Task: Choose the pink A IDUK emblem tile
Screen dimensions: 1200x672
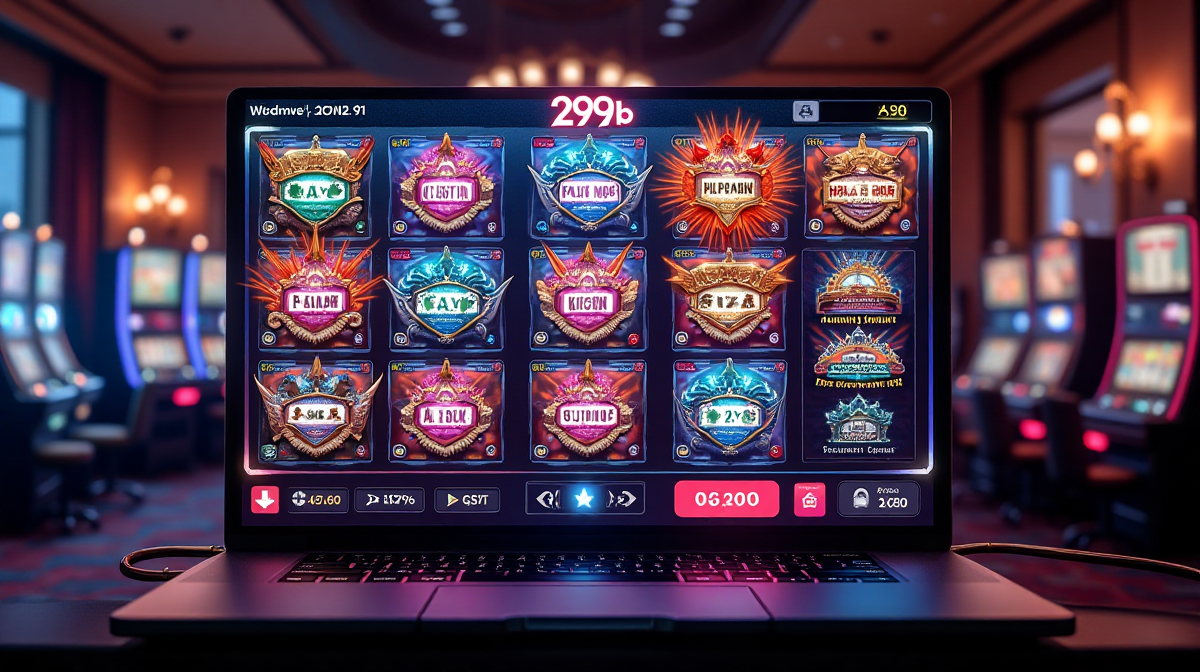Action: (447, 410)
